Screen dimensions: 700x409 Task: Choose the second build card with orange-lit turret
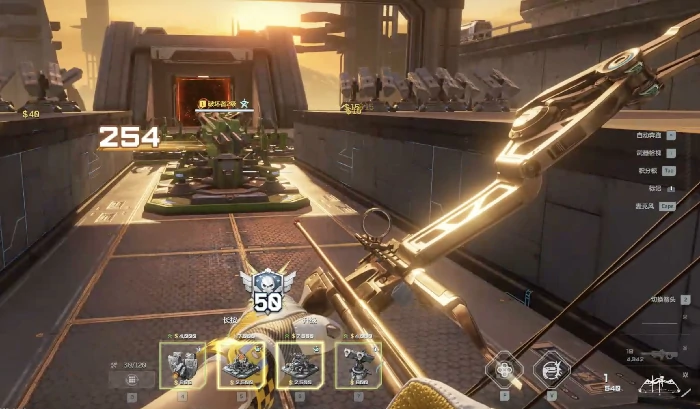coord(241,363)
